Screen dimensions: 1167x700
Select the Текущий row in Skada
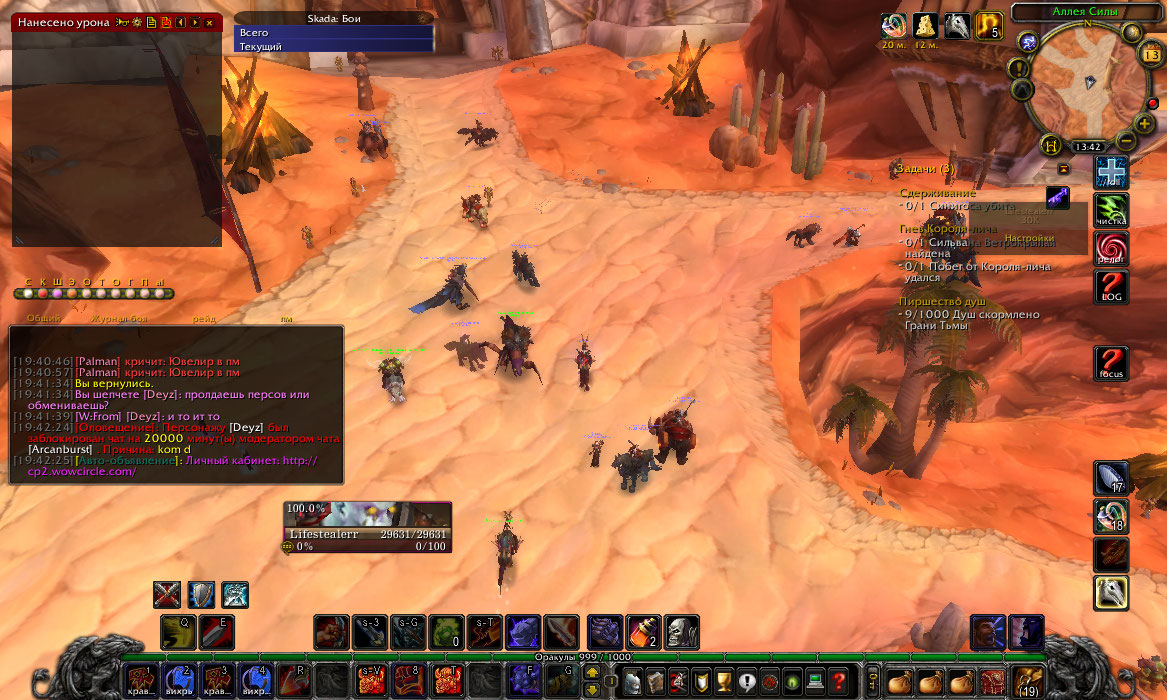tap(333, 47)
